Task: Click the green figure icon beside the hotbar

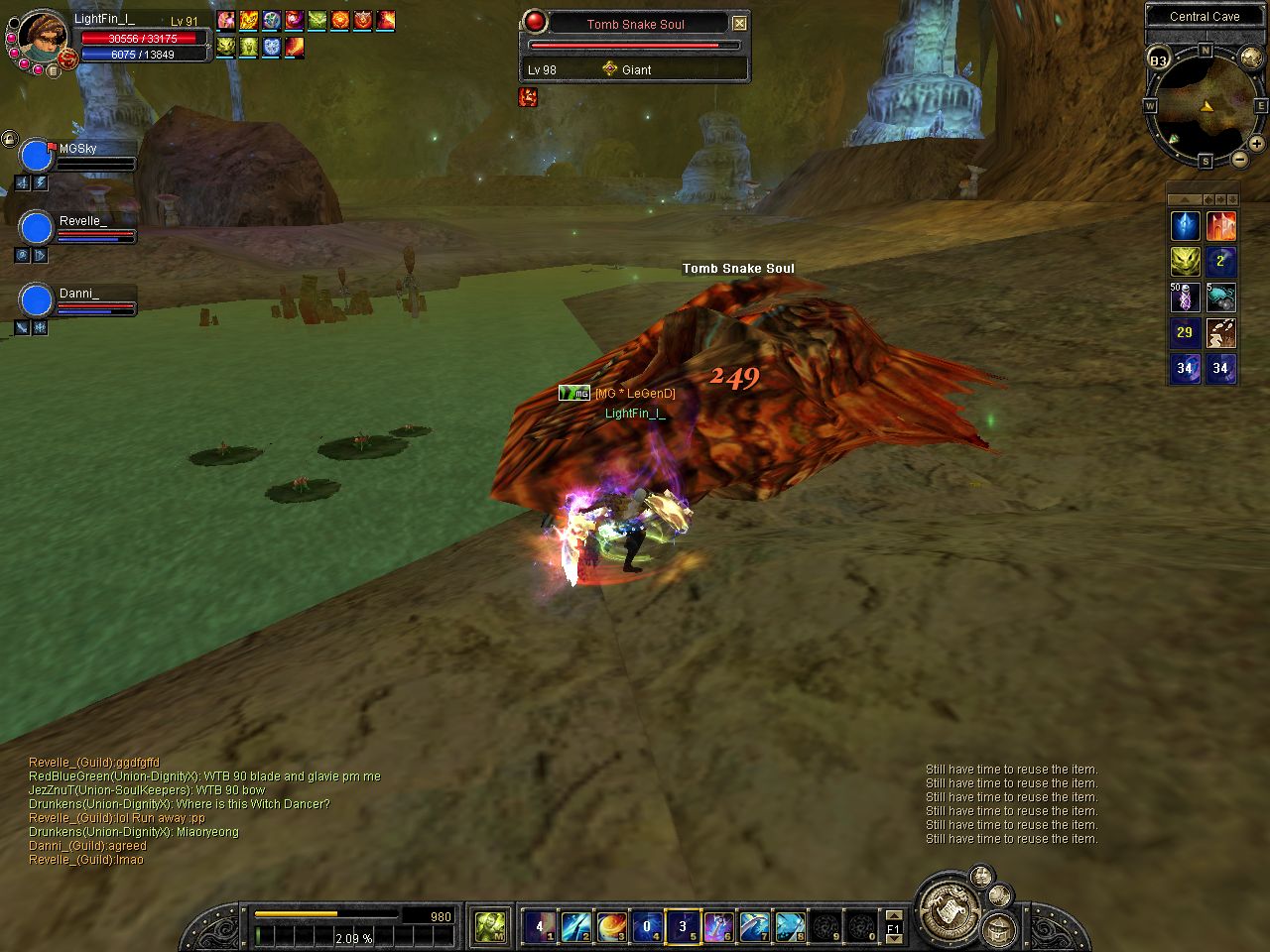Action: 490,927
